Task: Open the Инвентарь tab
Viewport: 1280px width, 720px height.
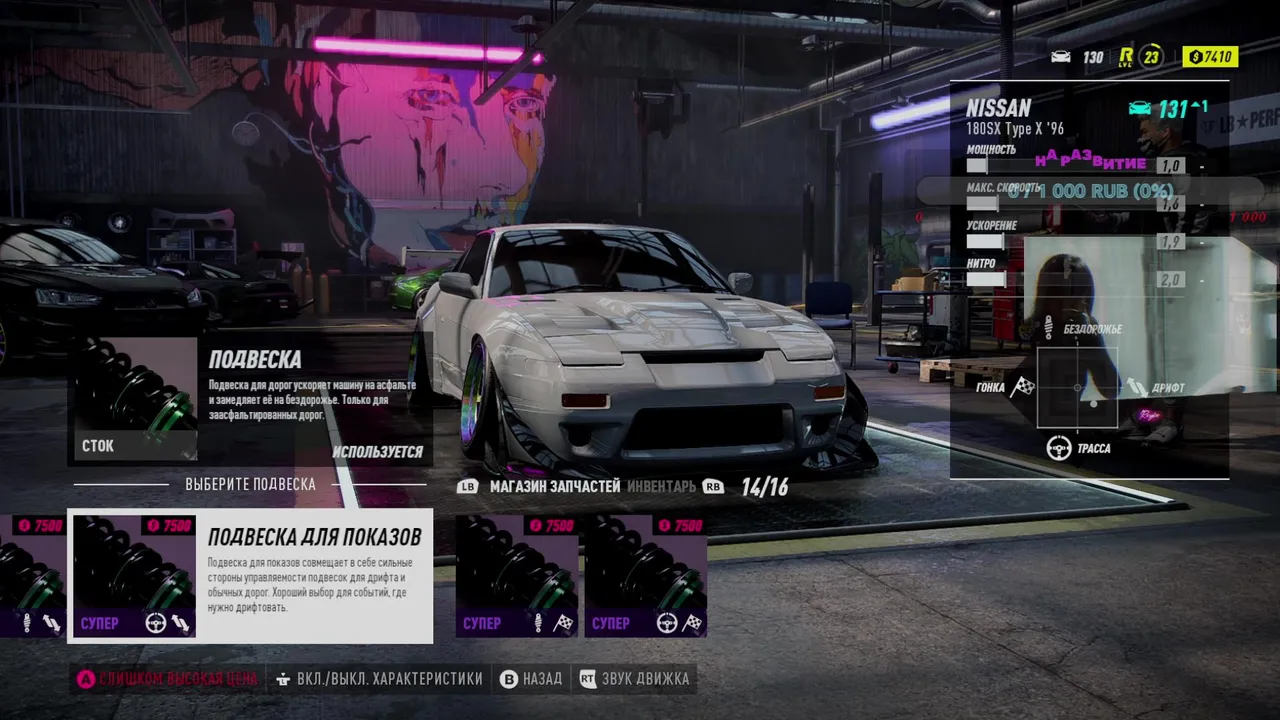Action: click(x=661, y=487)
